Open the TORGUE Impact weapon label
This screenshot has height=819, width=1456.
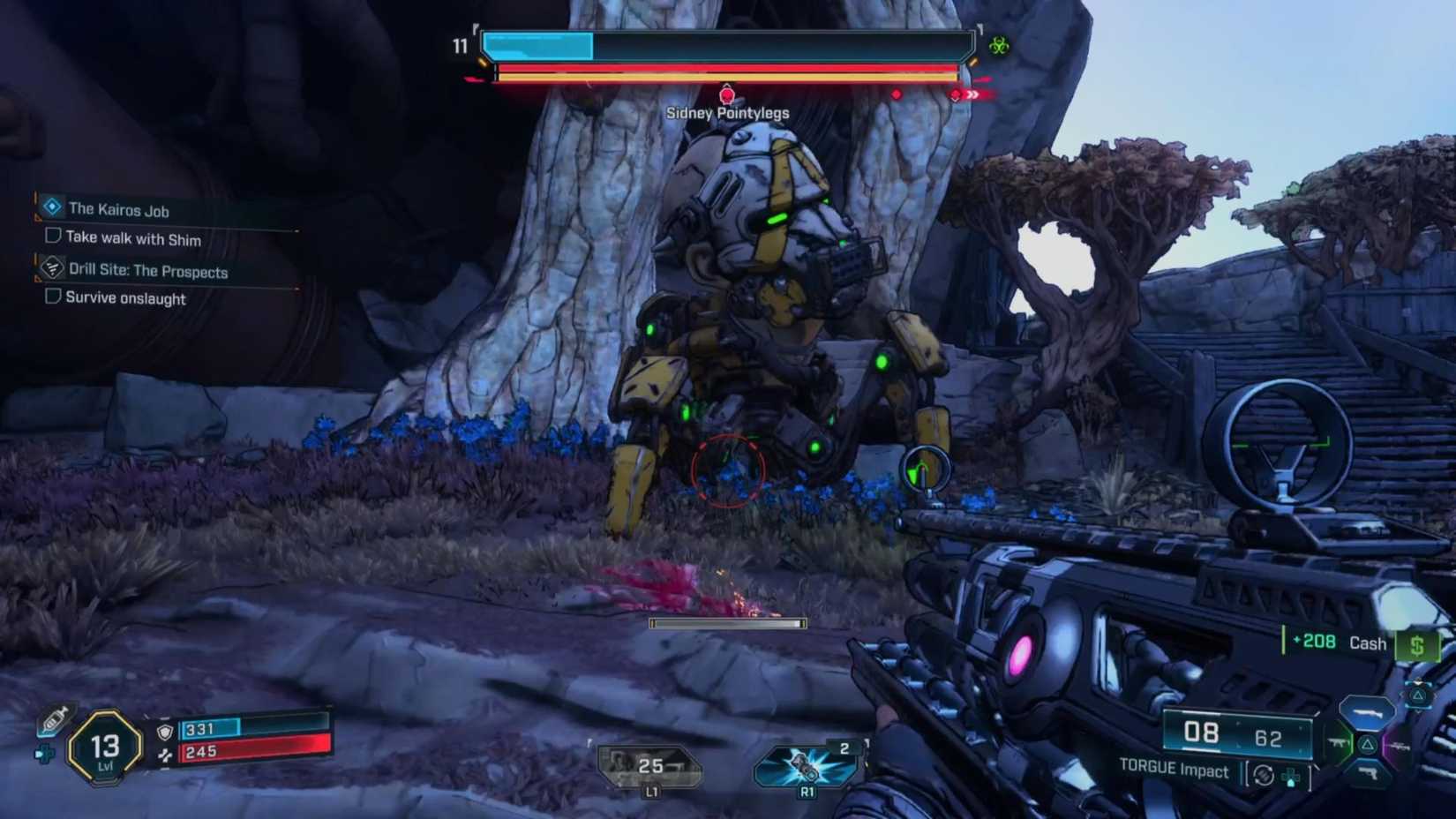click(1174, 770)
